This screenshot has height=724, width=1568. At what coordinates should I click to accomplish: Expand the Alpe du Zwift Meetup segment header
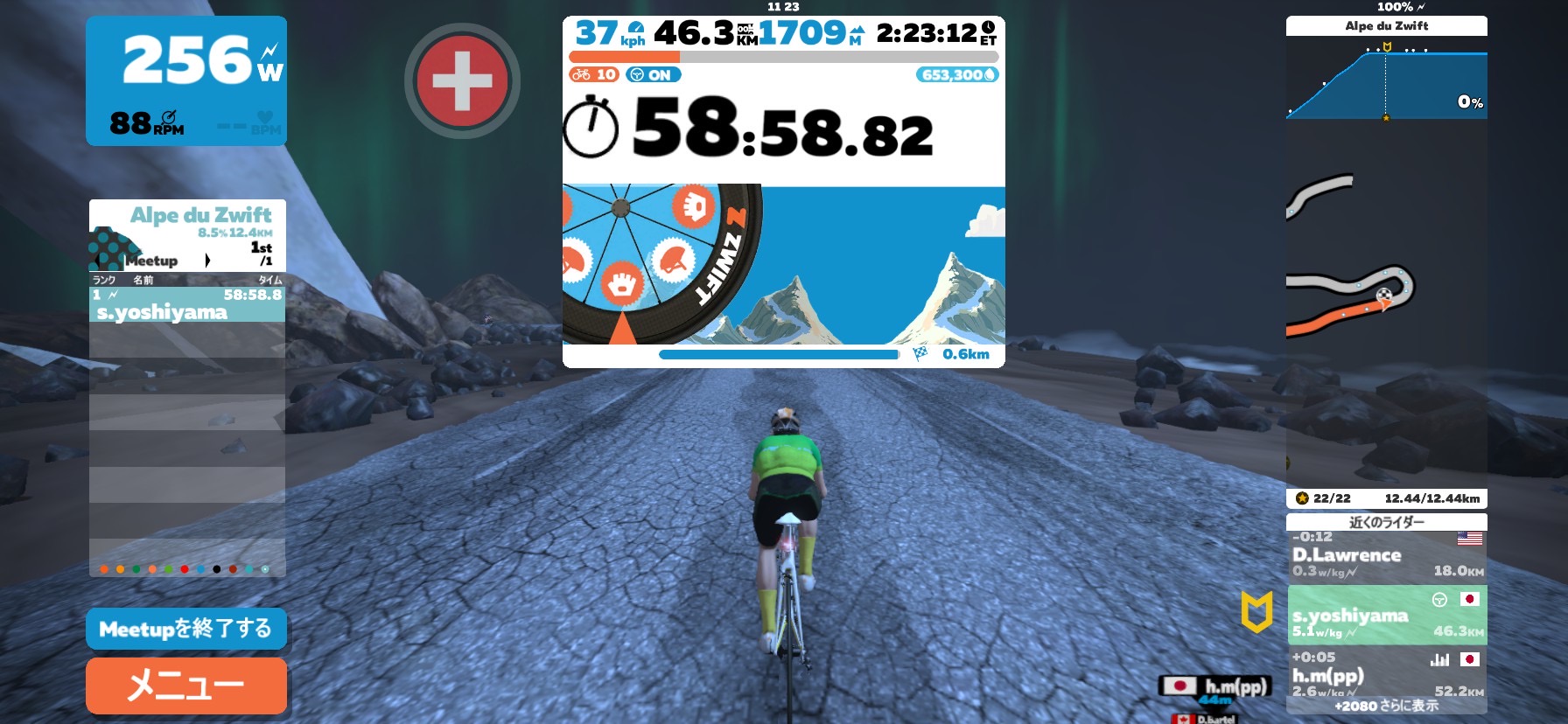(186, 236)
